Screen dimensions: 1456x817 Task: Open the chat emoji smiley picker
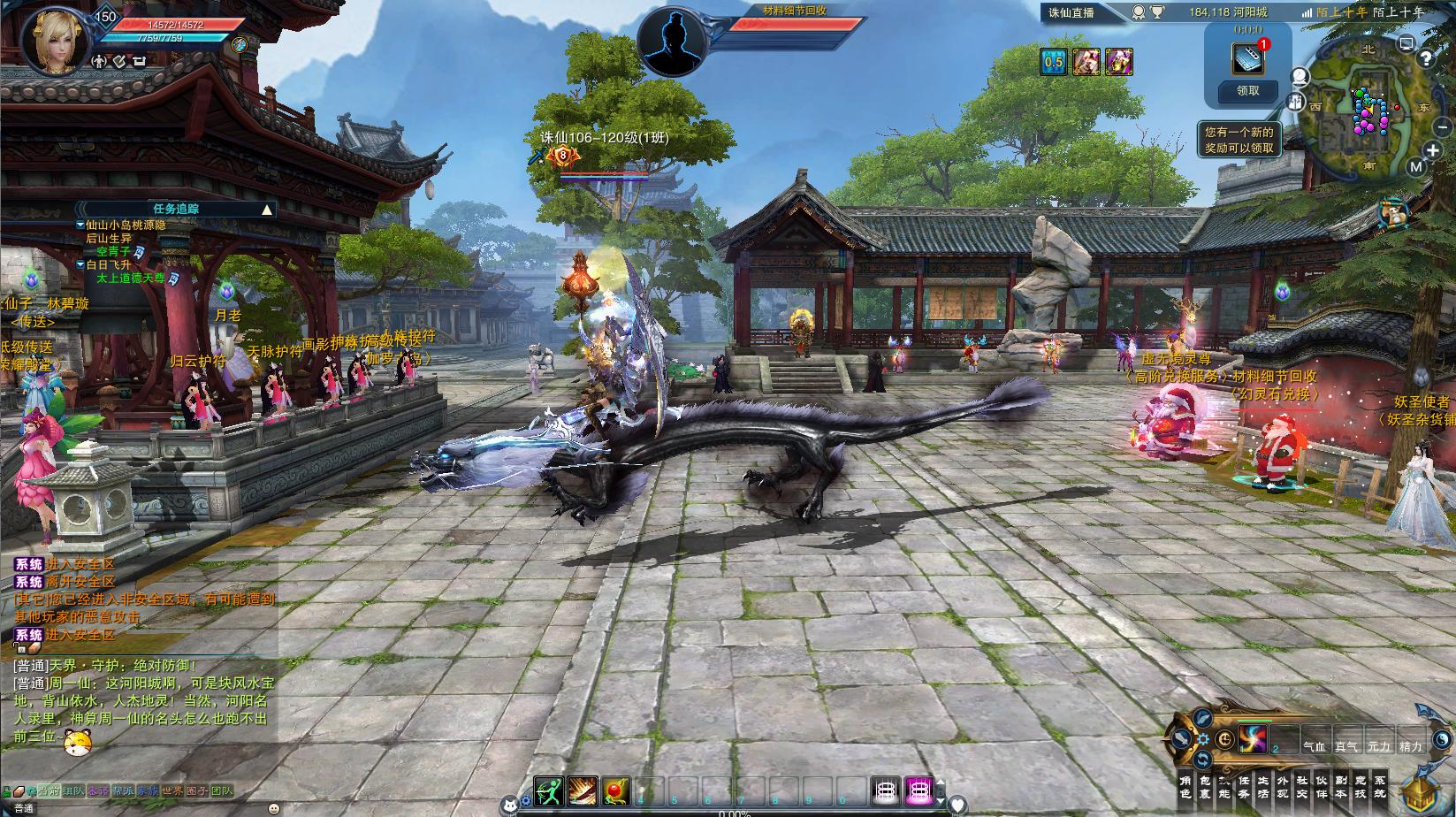(274, 808)
